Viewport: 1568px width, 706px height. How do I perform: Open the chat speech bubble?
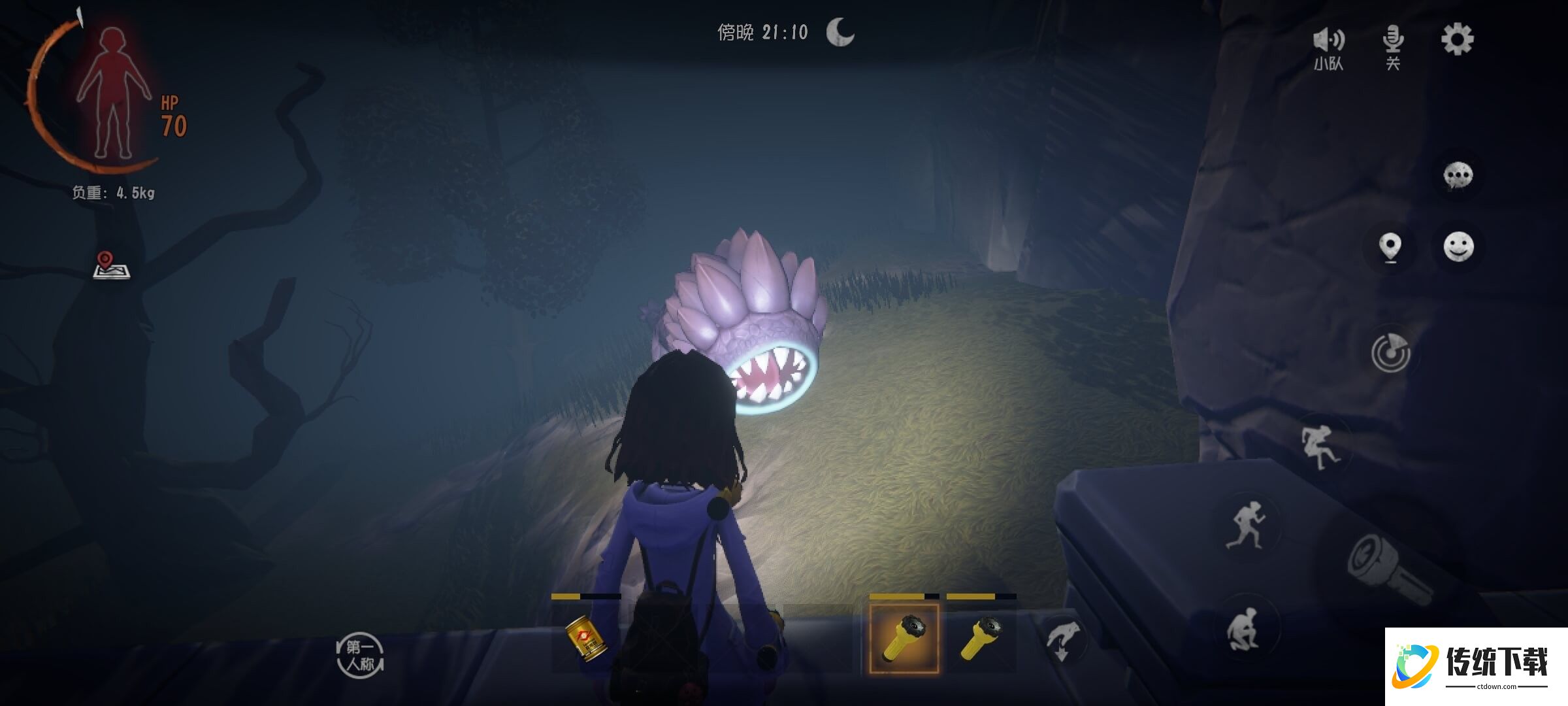pos(1458,176)
